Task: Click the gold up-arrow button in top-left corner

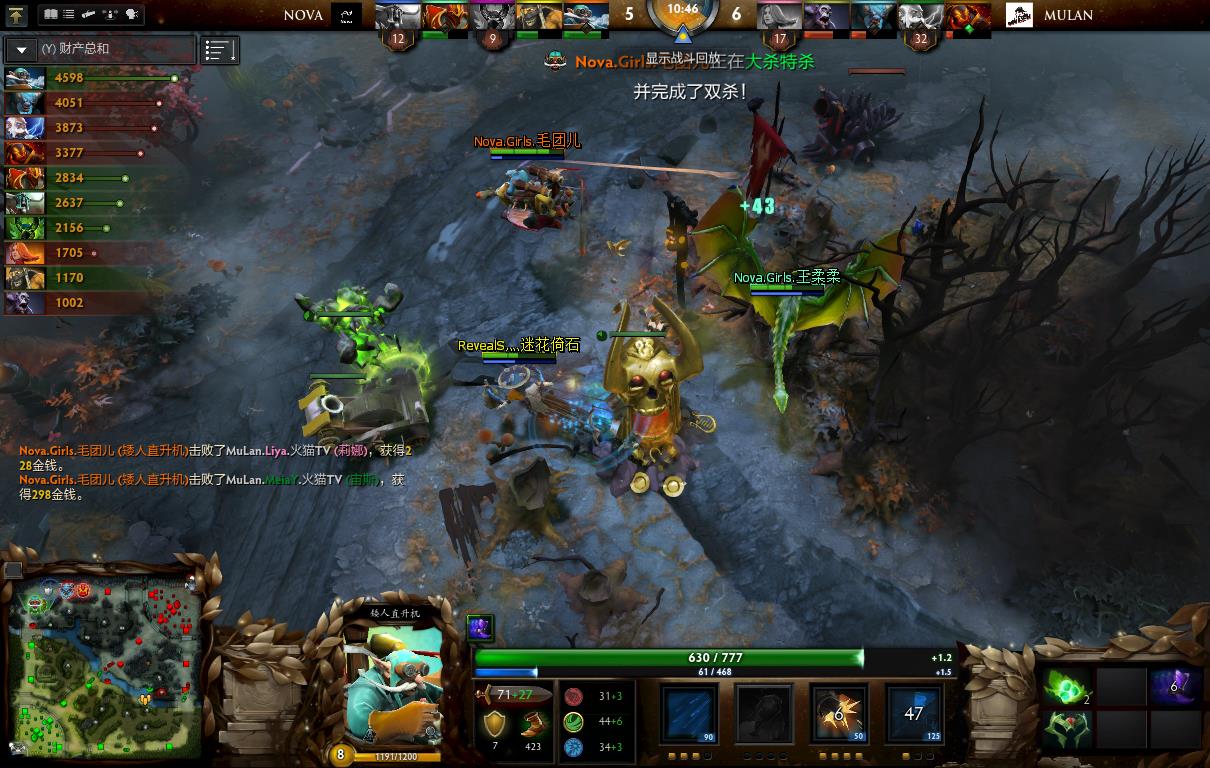Action: click(x=17, y=15)
